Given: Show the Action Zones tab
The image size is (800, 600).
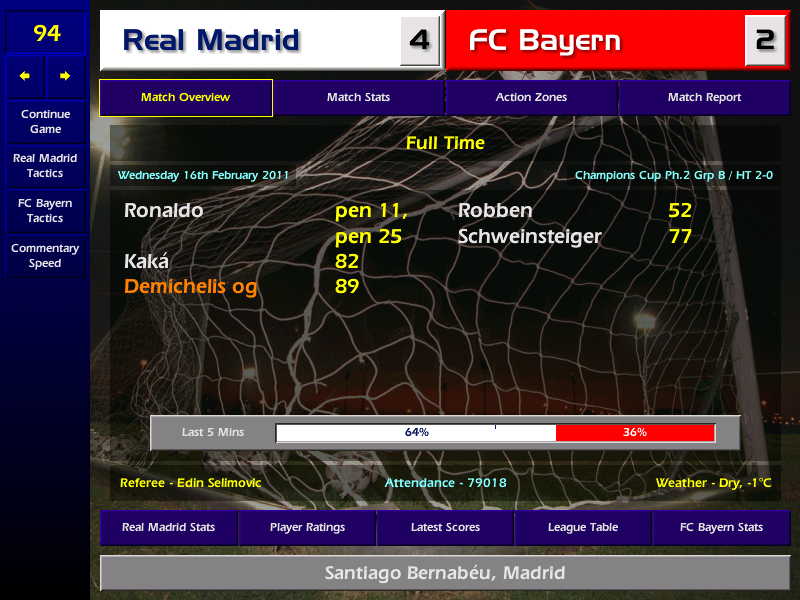Looking at the screenshot, I should point(531,98).
